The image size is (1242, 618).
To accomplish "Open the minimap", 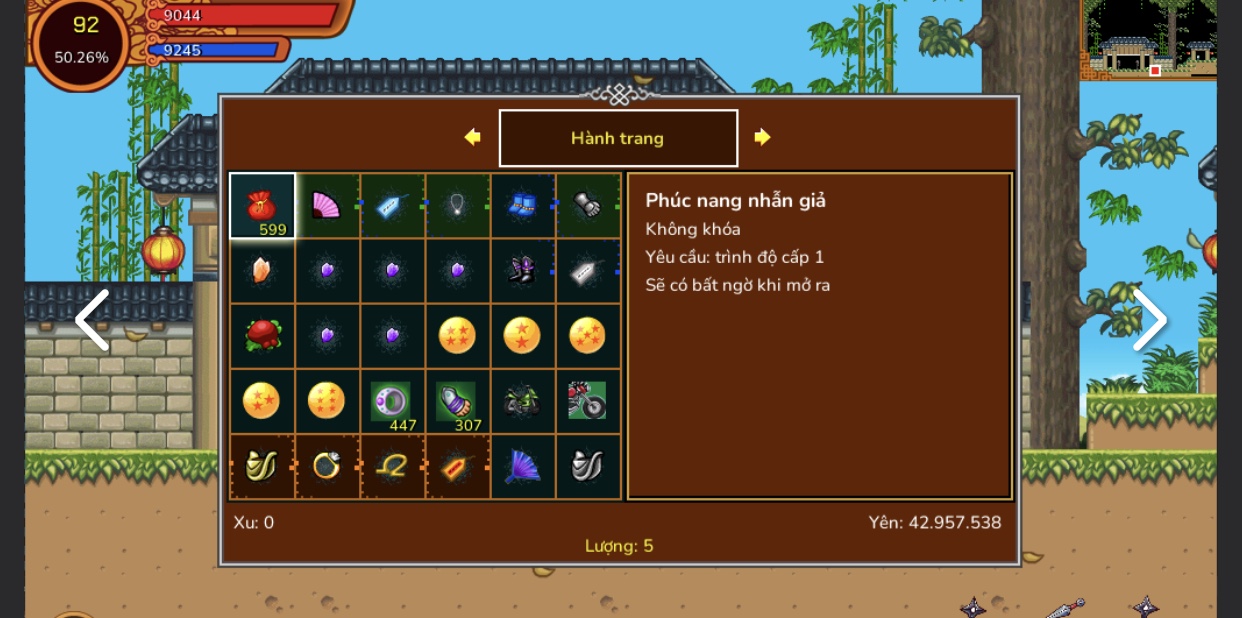I will [x=1148, y=39].
